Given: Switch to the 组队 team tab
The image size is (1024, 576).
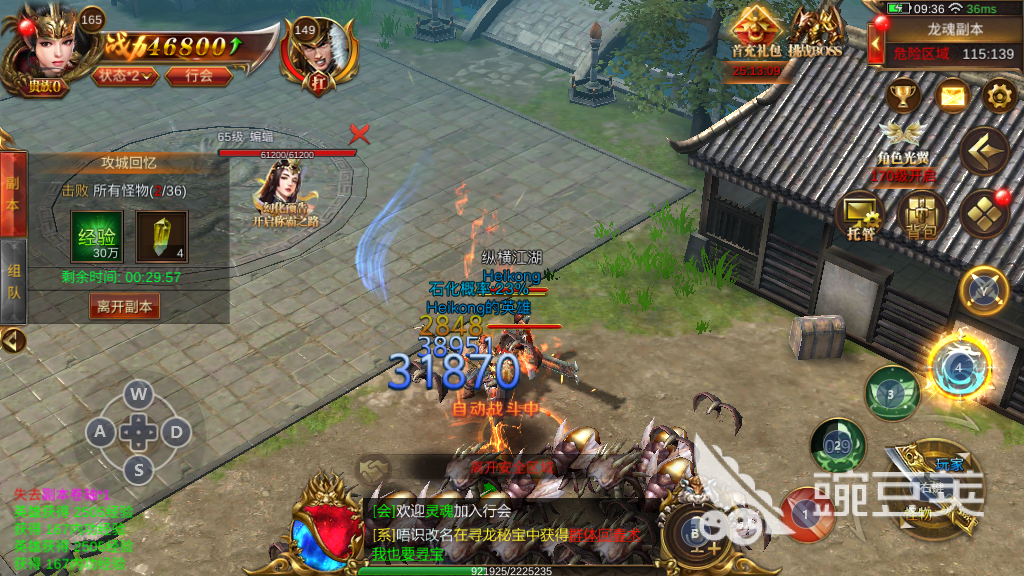Looking at the screenshot, I should 13,280.
